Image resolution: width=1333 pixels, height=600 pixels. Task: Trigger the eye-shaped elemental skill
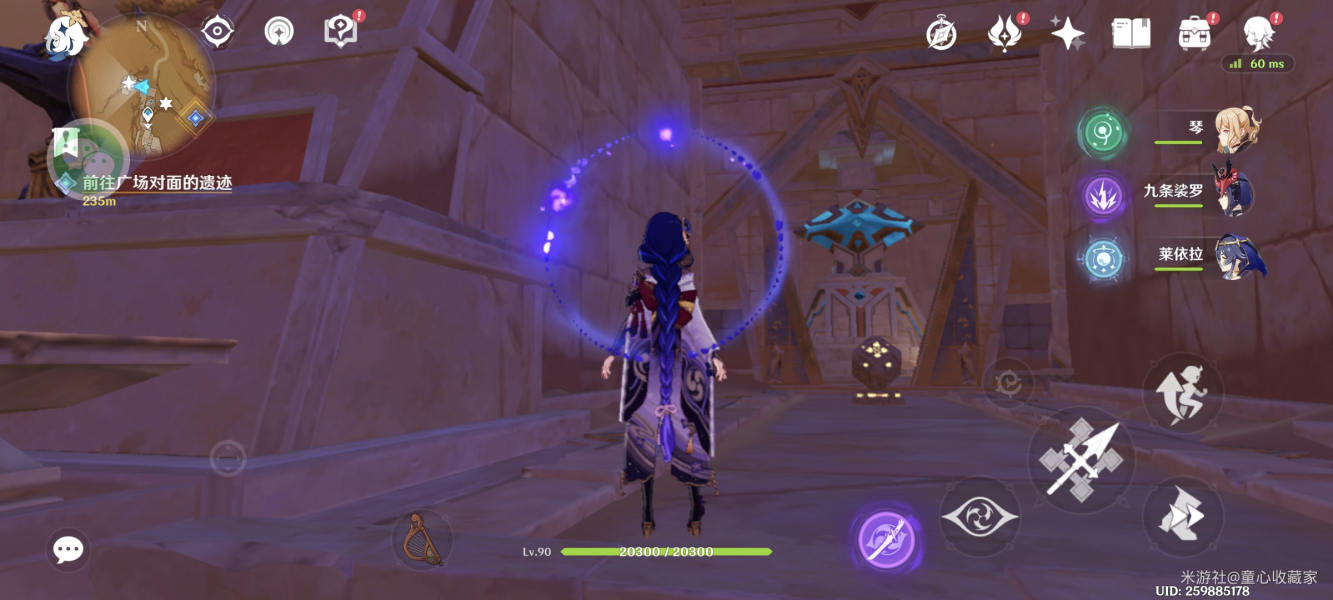979,517
